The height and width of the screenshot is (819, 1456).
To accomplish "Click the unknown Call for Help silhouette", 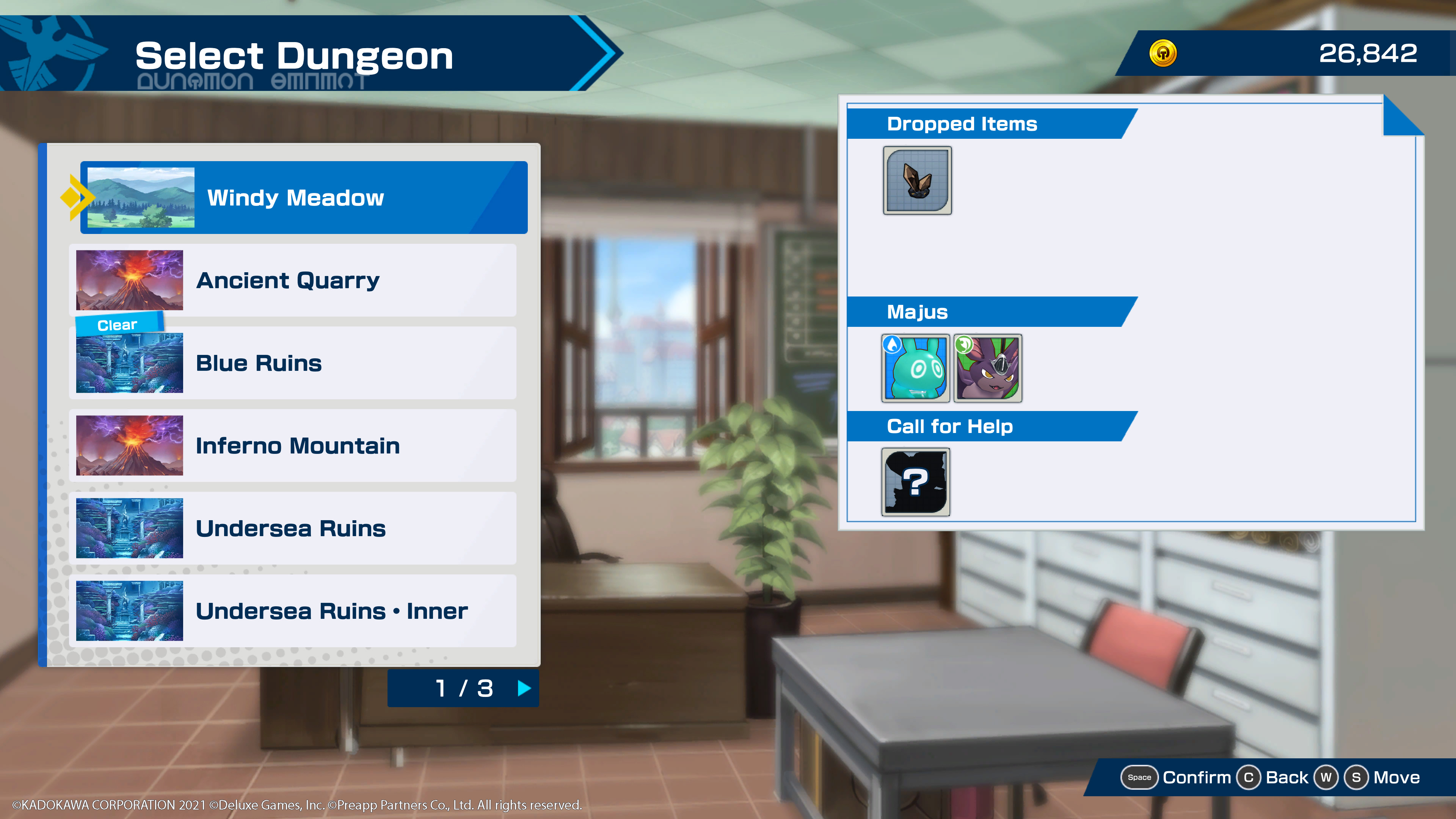I will tap(915, 482).
